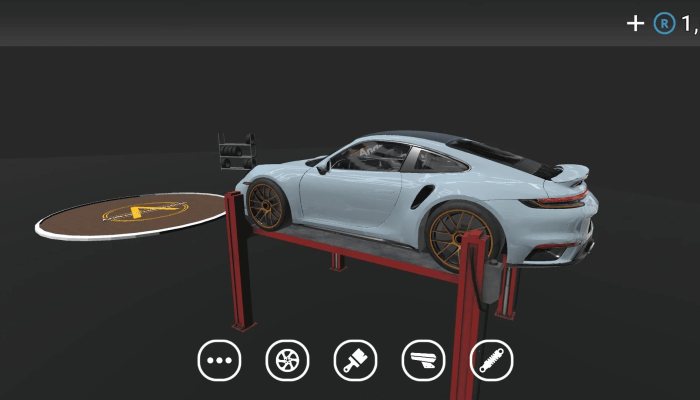This screenshot has height=400, width=700.
Task: Tap the plus sign to add currency
Action: coord(635,23)
